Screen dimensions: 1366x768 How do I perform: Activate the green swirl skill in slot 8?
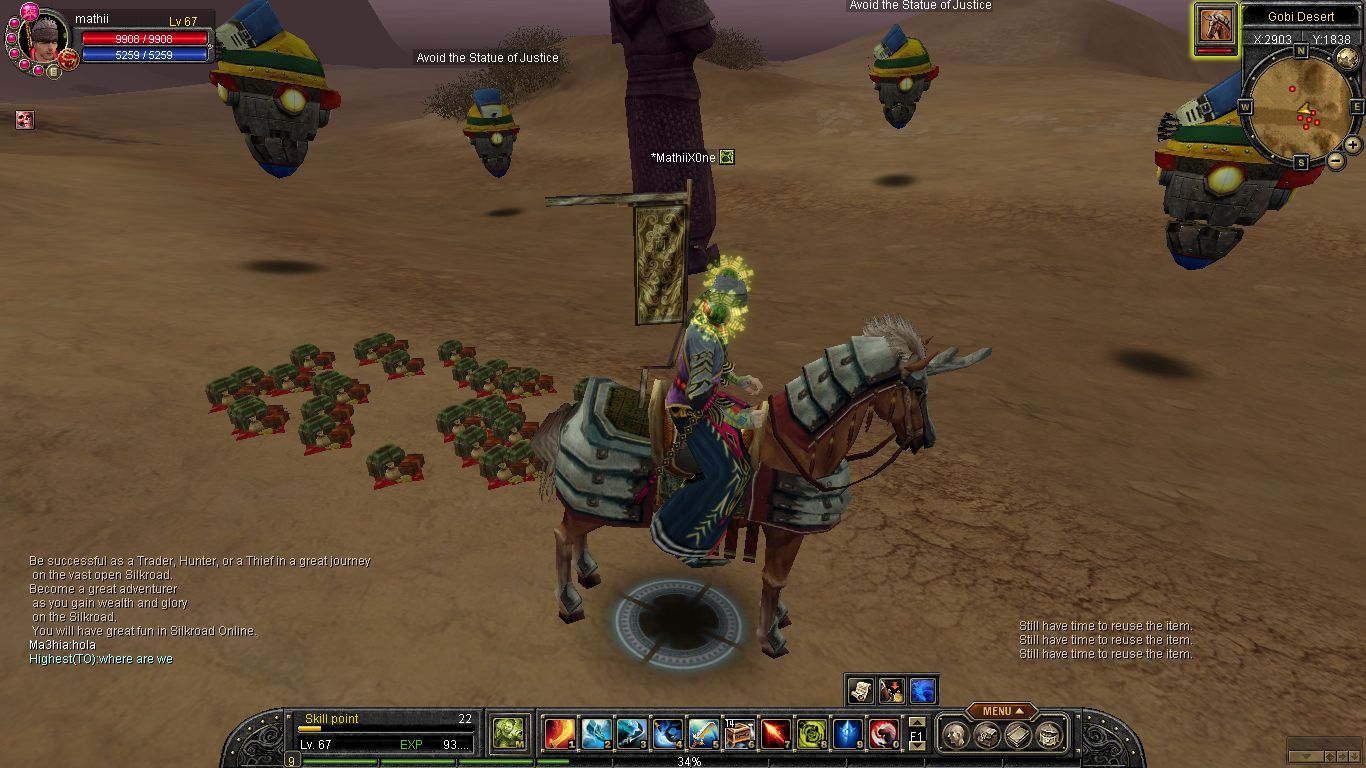click(x=811, y=734)
